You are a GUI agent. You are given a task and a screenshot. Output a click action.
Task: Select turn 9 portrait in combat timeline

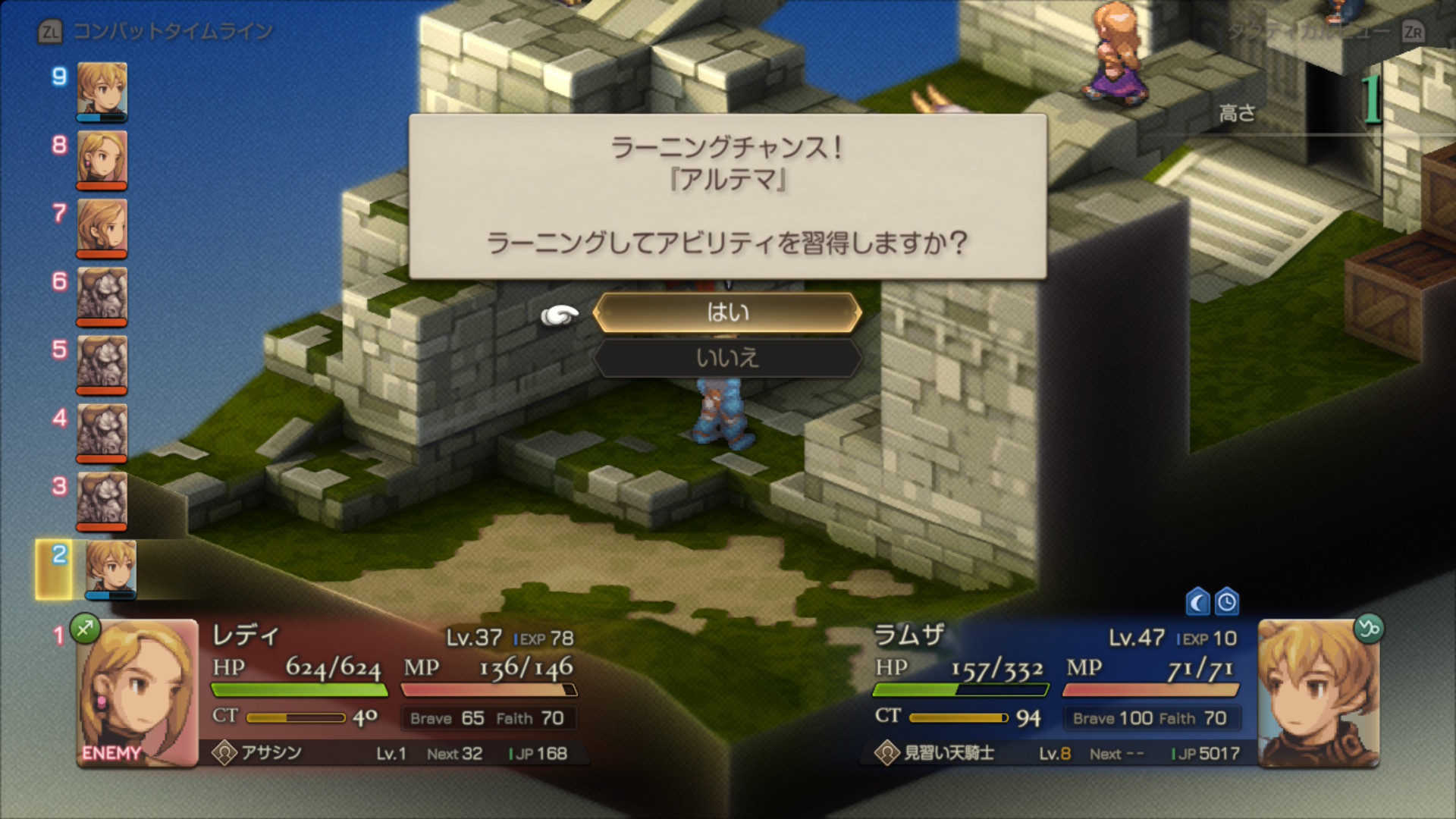pyautogui.click(x=102, y=91)
